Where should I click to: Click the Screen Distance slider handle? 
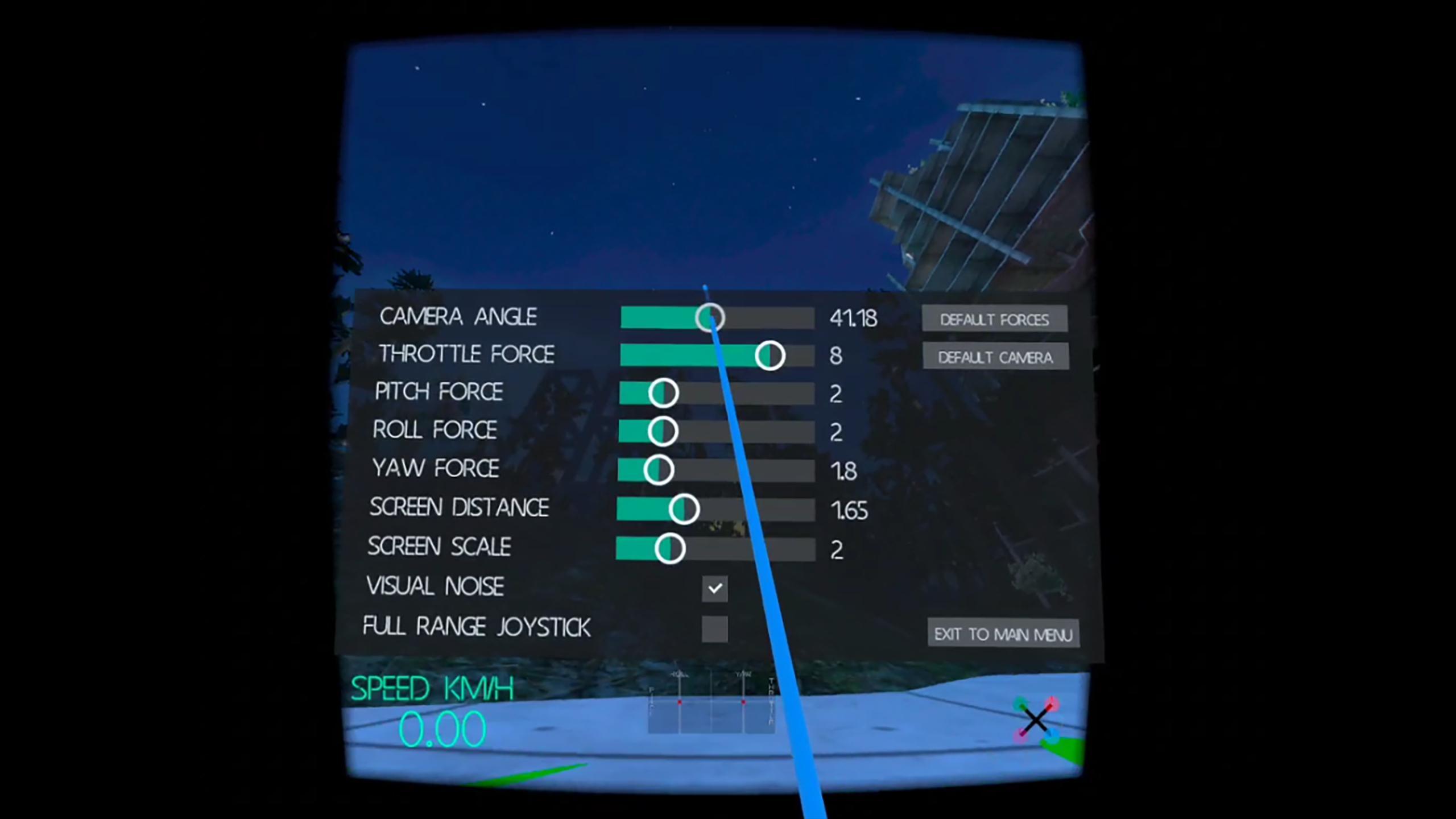(685, 509)
